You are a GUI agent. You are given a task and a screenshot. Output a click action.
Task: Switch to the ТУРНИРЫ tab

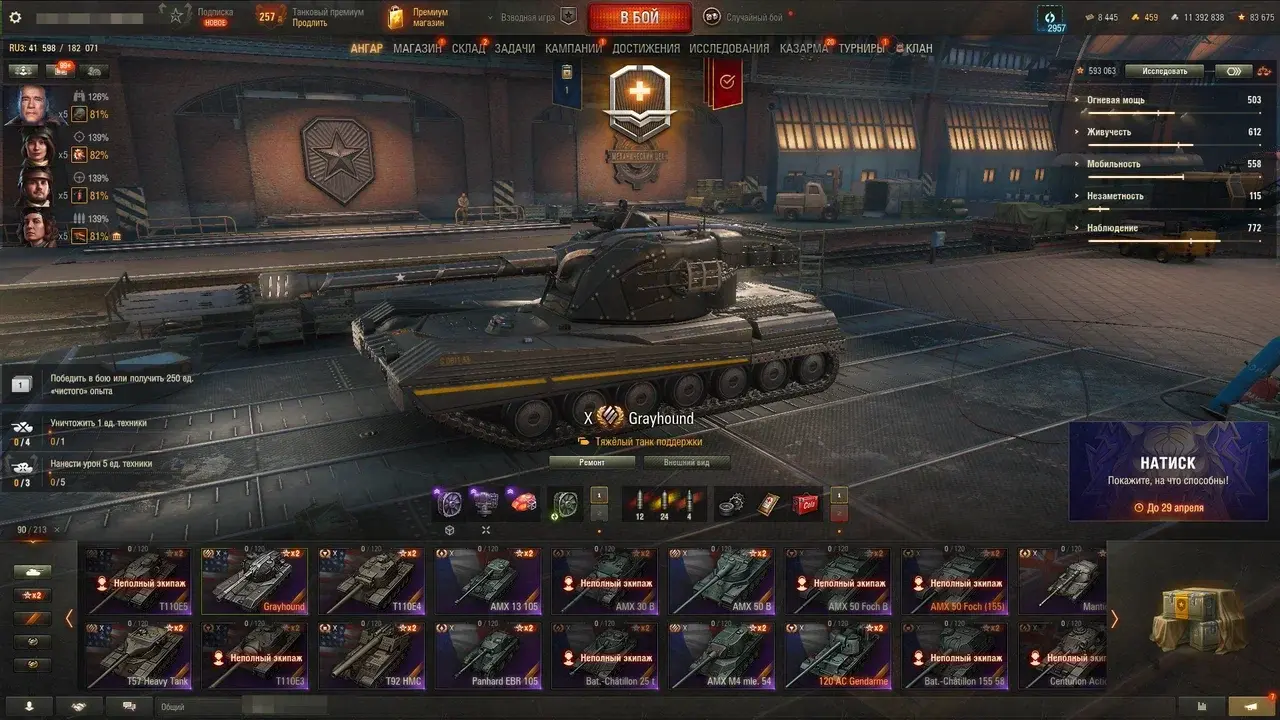pyautogui.click(x=861, y=48)
